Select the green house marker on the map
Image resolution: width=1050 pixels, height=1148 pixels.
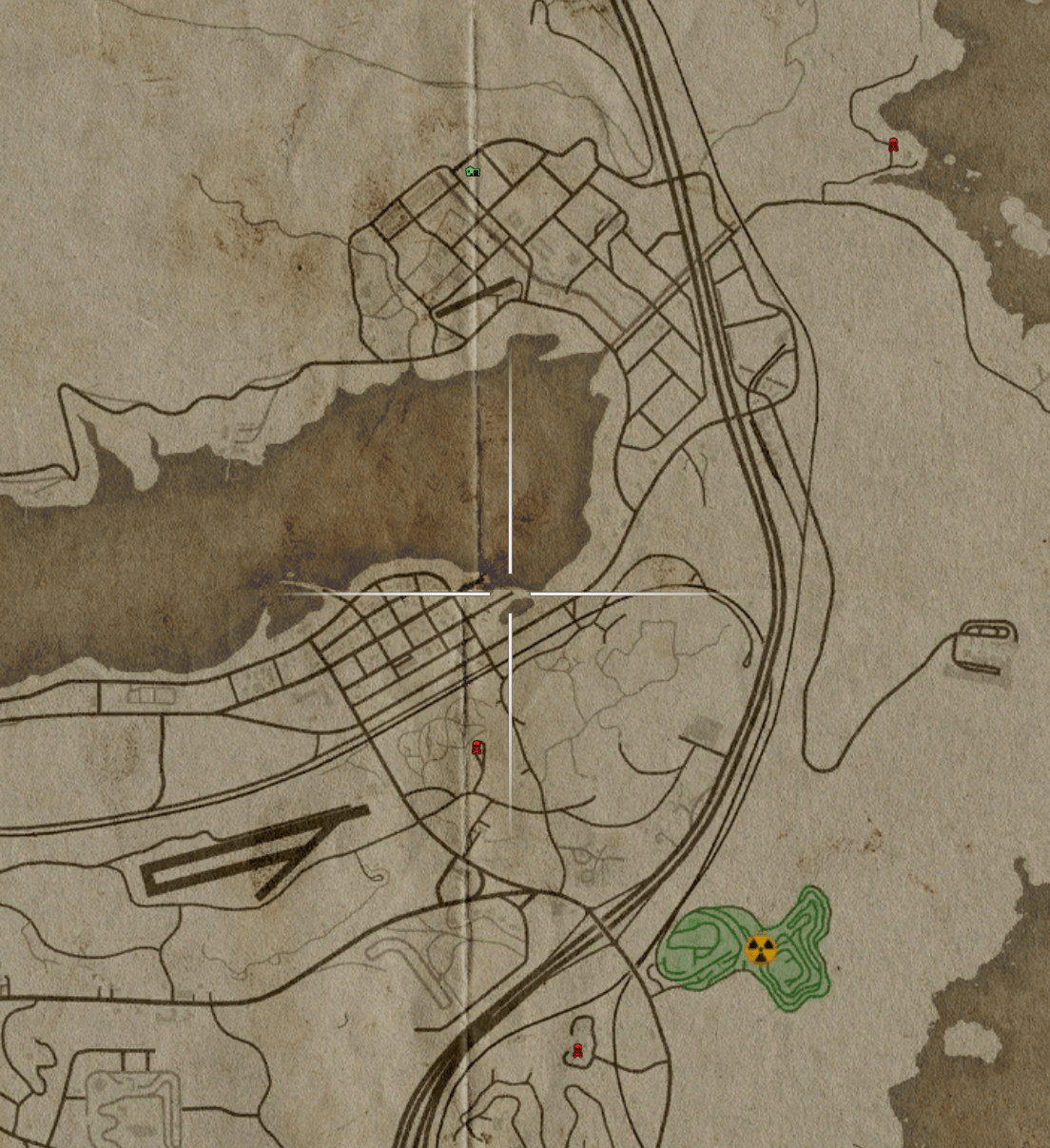tap(472, 171)
